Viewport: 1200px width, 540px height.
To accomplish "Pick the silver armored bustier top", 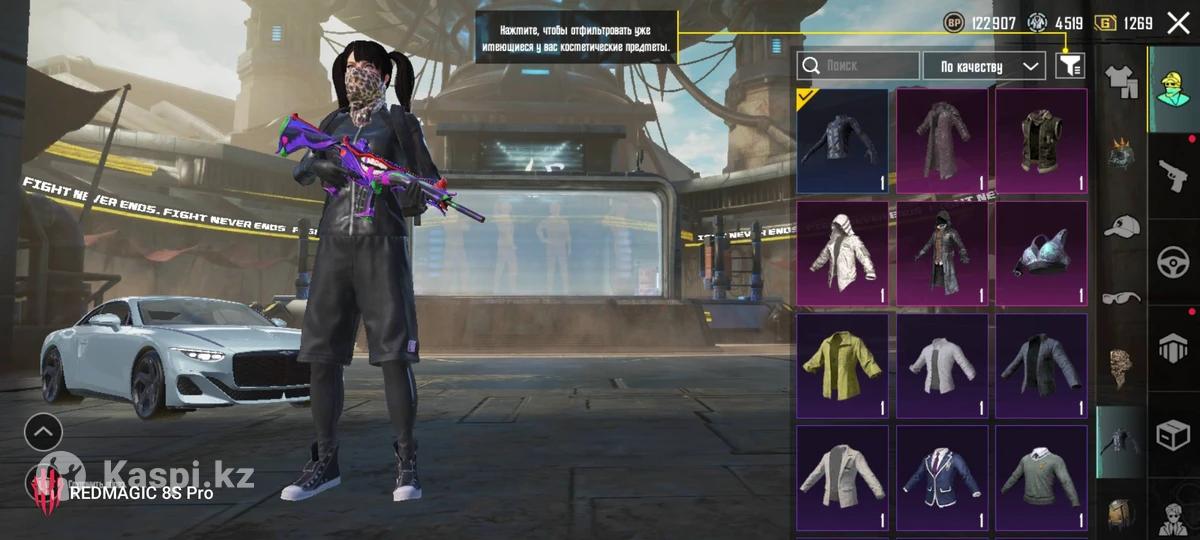I will [x=1040, y=253].
